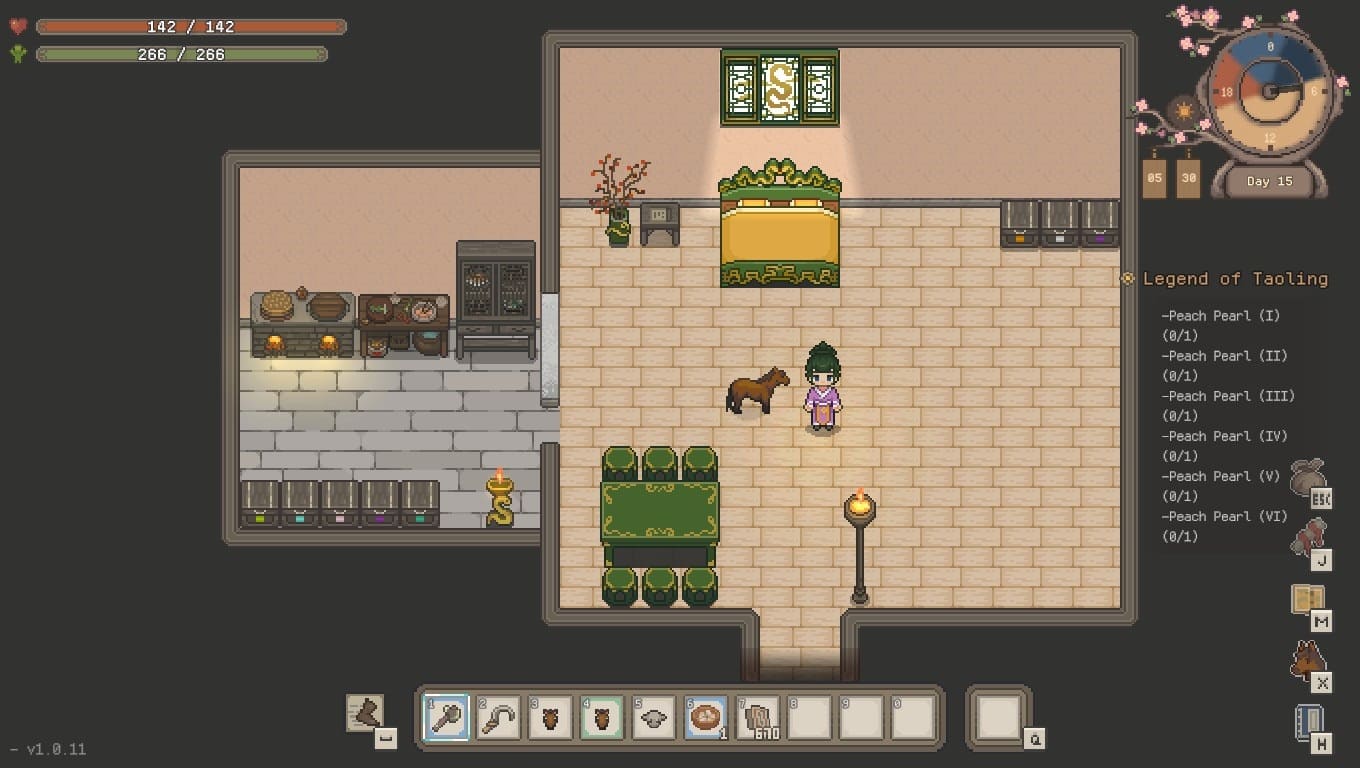
Task: Click the icon left of the hotbar
Action: click(x=365, y=713)
